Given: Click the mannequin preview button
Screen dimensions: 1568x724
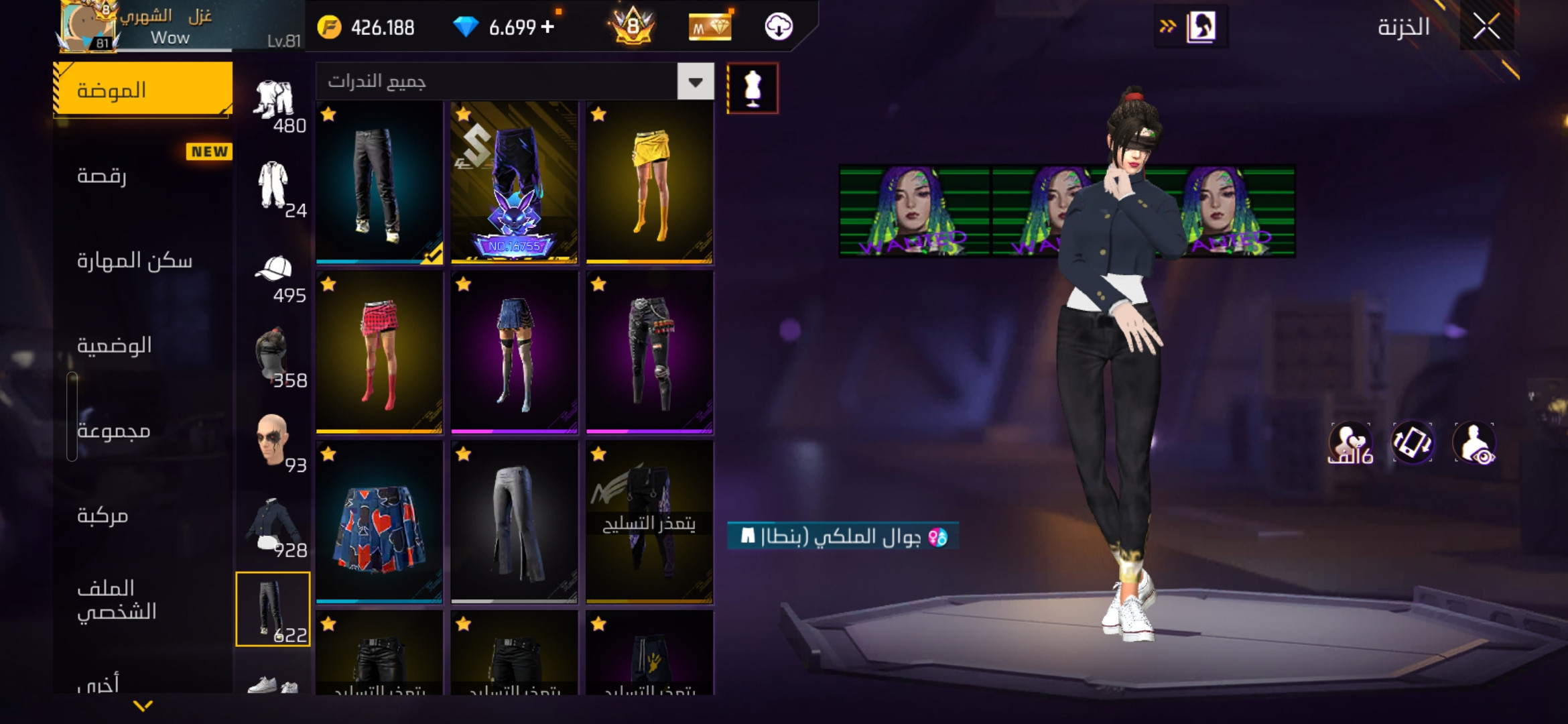Looking at the screenshot, I should point(753,88).
